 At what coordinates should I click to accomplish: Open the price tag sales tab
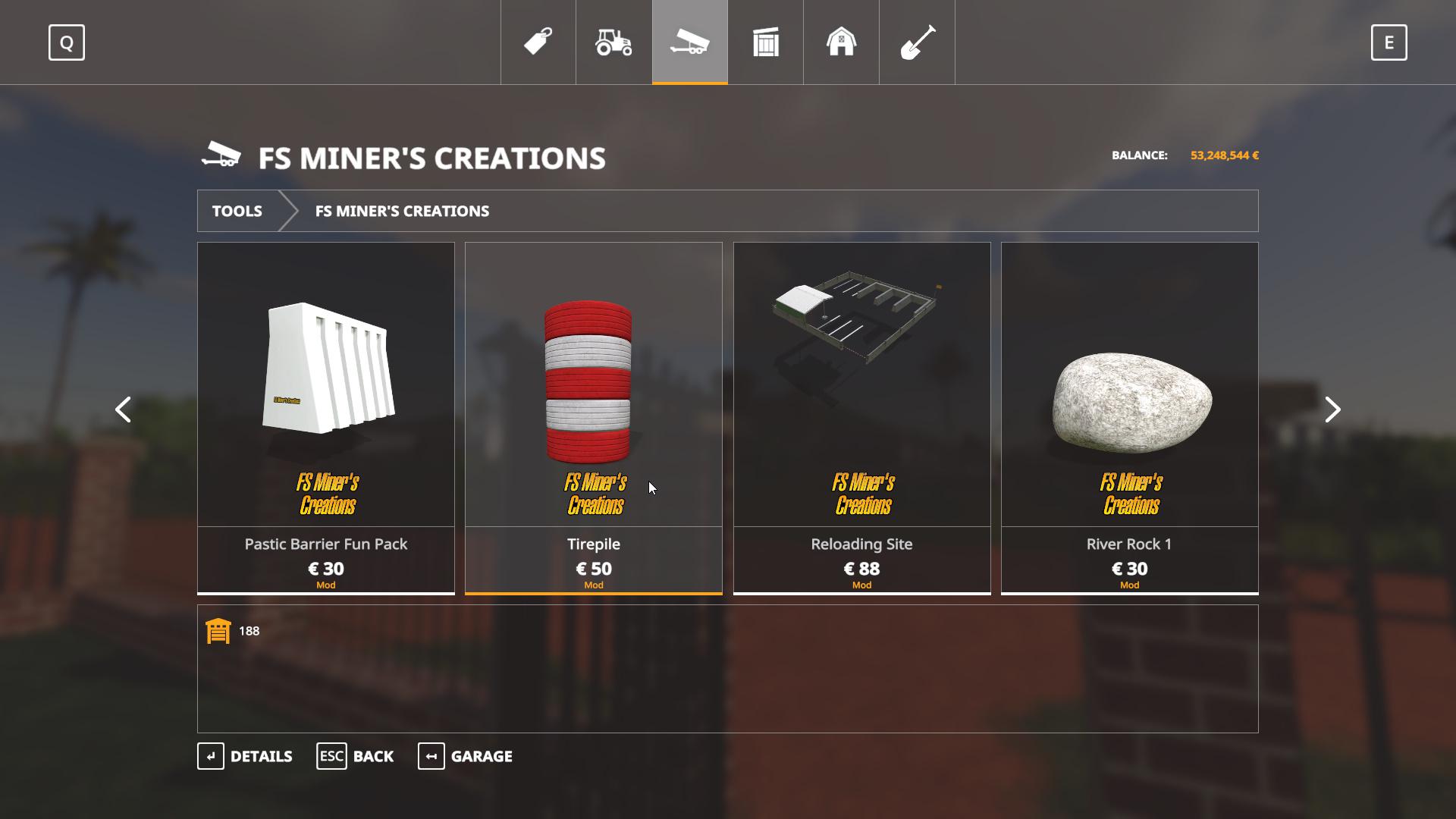pyautogui.click(x=538, y=42)
